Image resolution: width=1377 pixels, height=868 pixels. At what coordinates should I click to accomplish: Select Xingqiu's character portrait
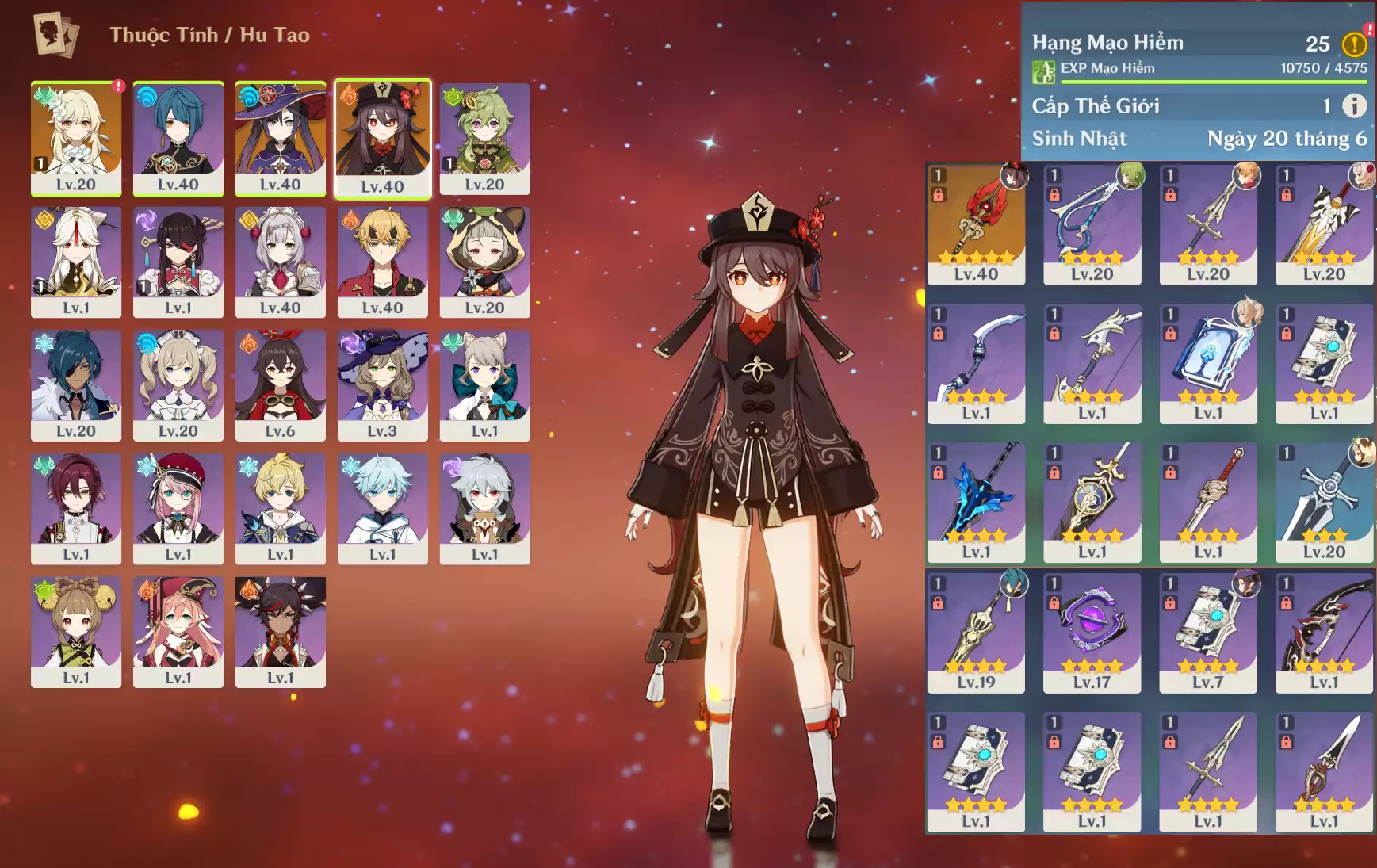click(x=178, y=138)
